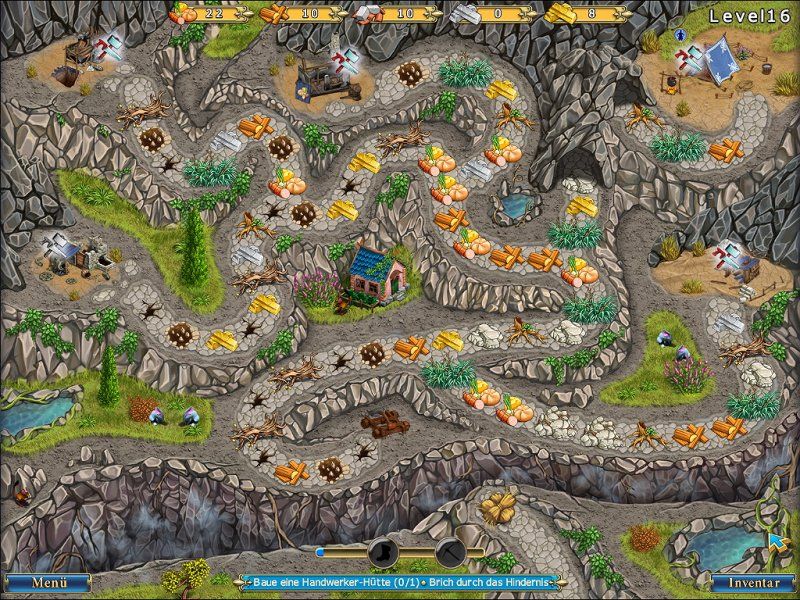Open the Inventar panel
Screen dimensions: 800x600
[752, 581]
